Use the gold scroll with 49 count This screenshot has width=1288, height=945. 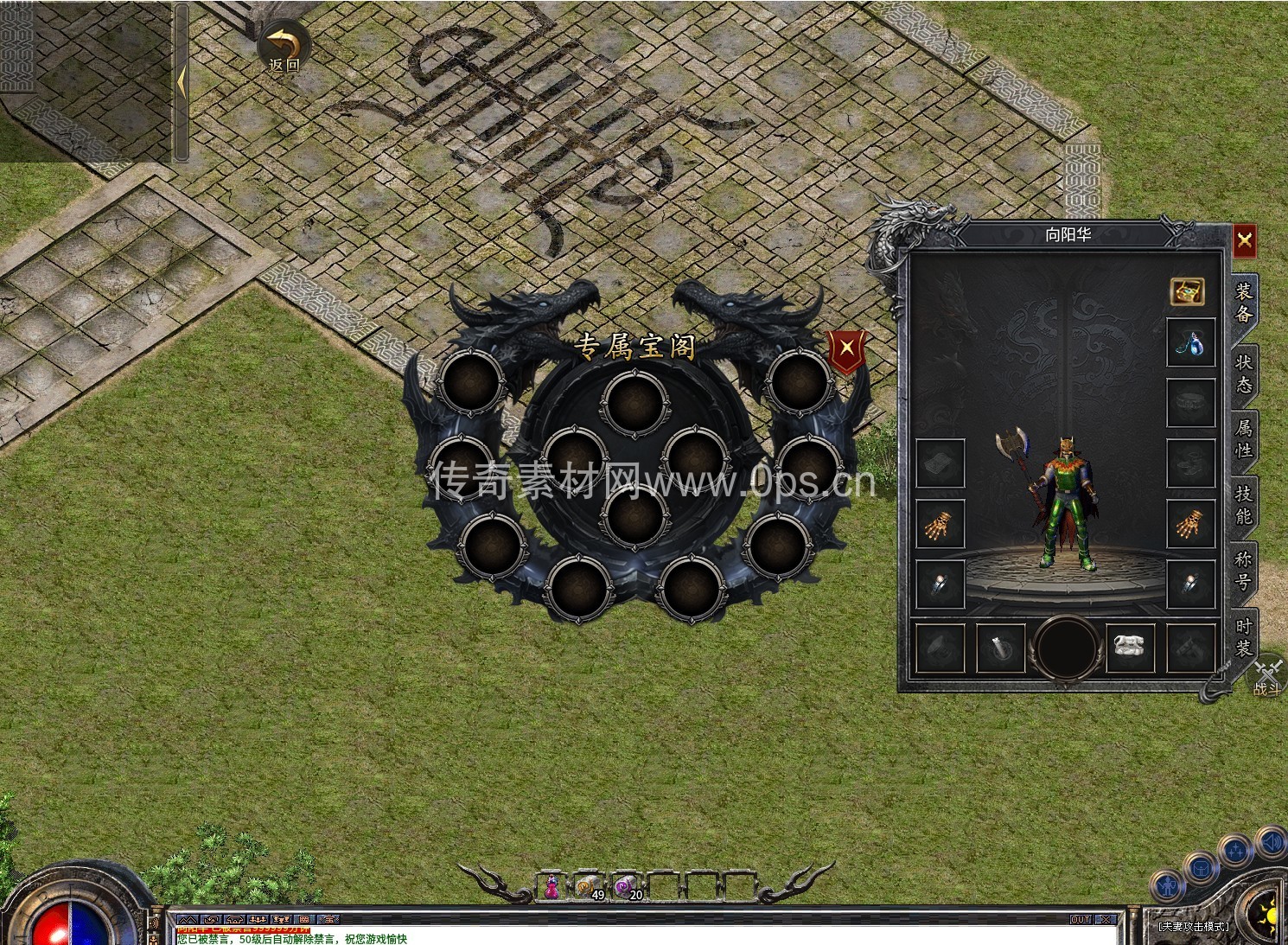click(x=590, y=887)
